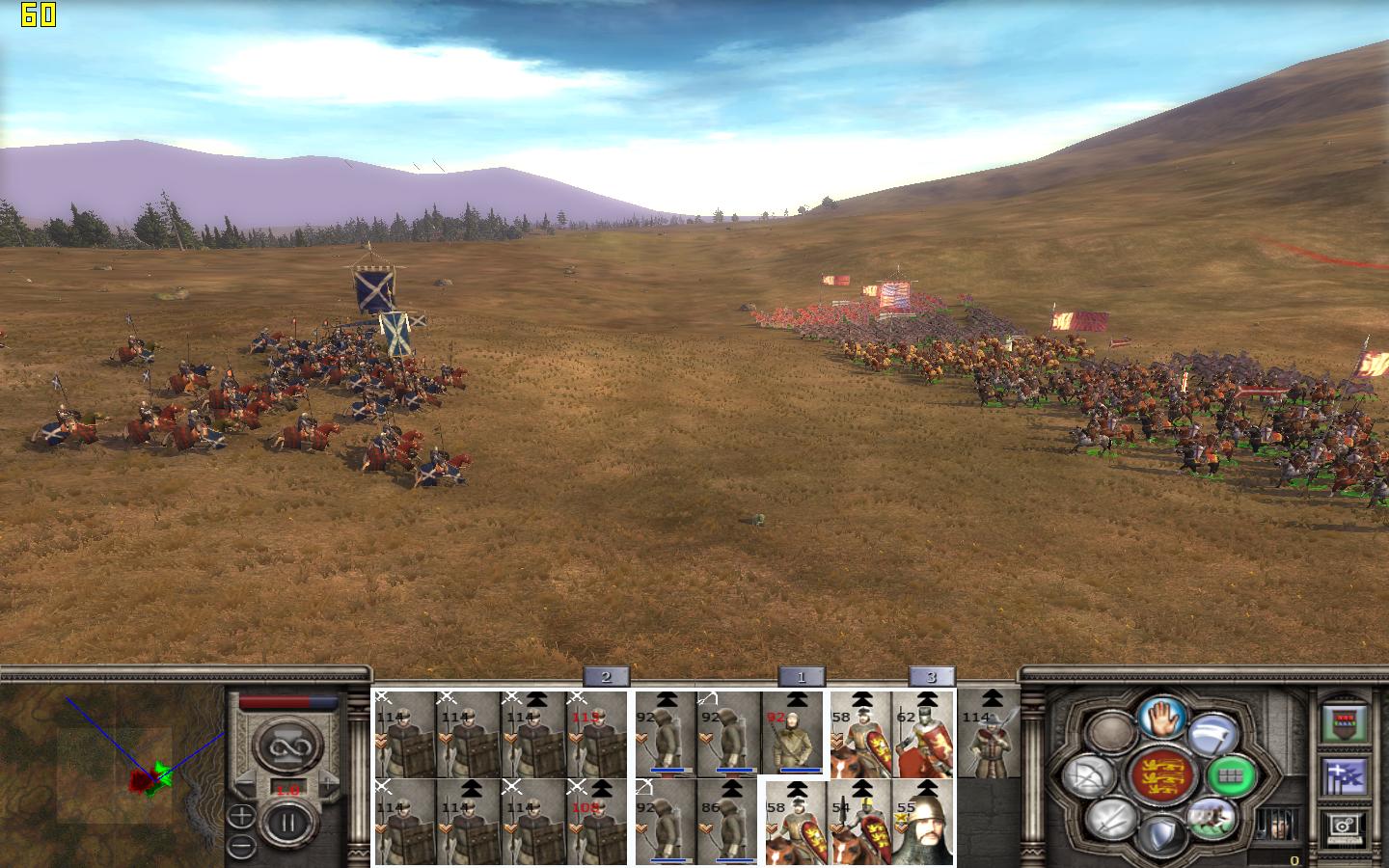
Task: Click the battlefield minimap
Action: tap(112, 772)
